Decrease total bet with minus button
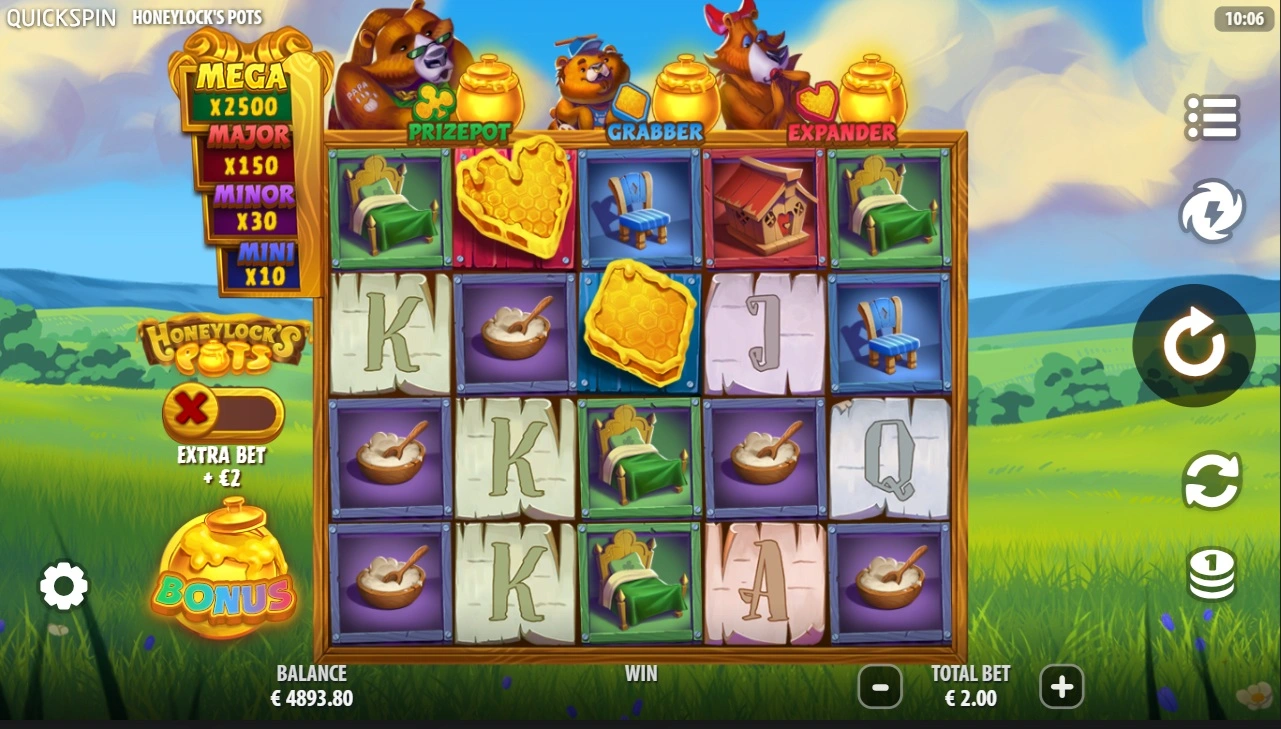 click(880, 687)
